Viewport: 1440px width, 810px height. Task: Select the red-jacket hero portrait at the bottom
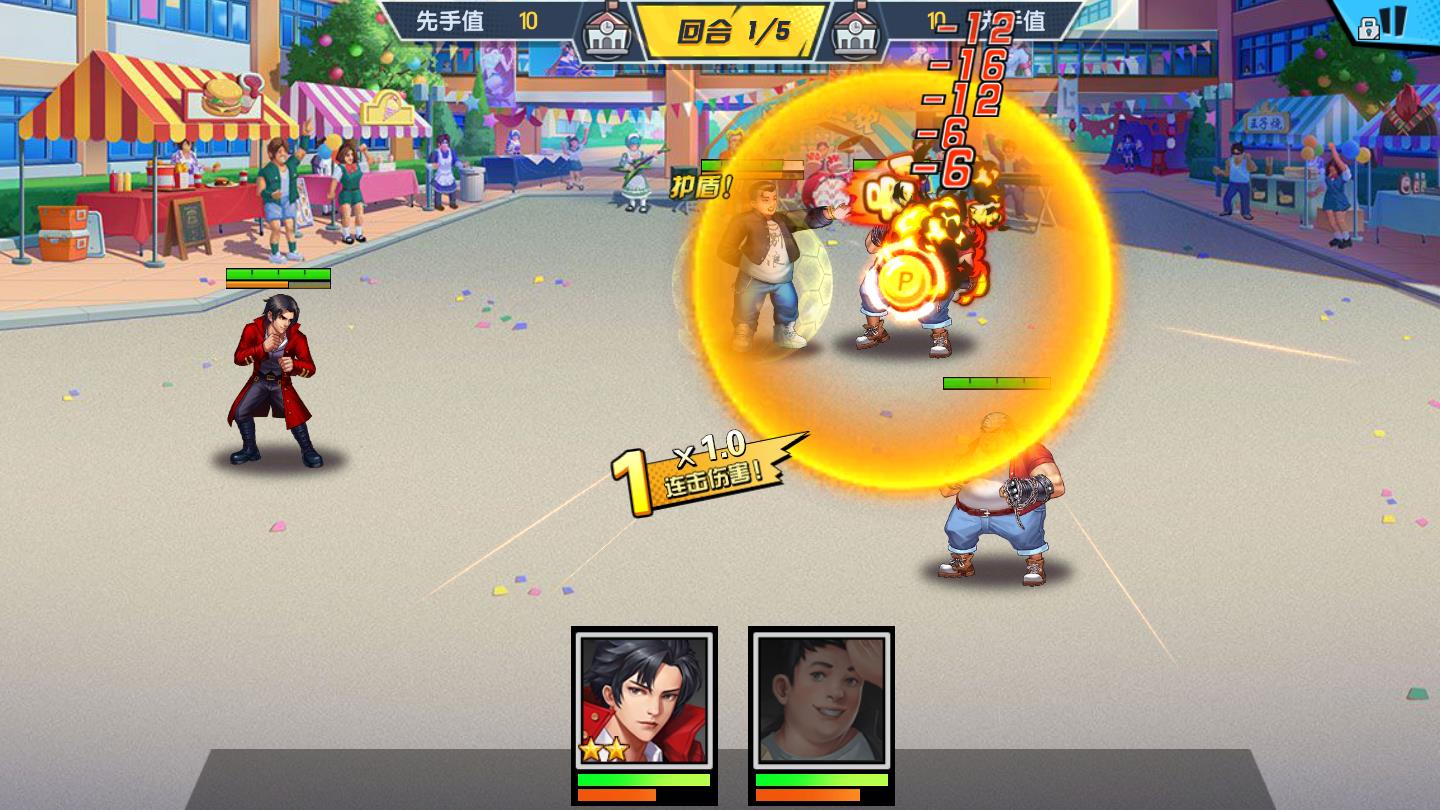[x=645, y=700]
